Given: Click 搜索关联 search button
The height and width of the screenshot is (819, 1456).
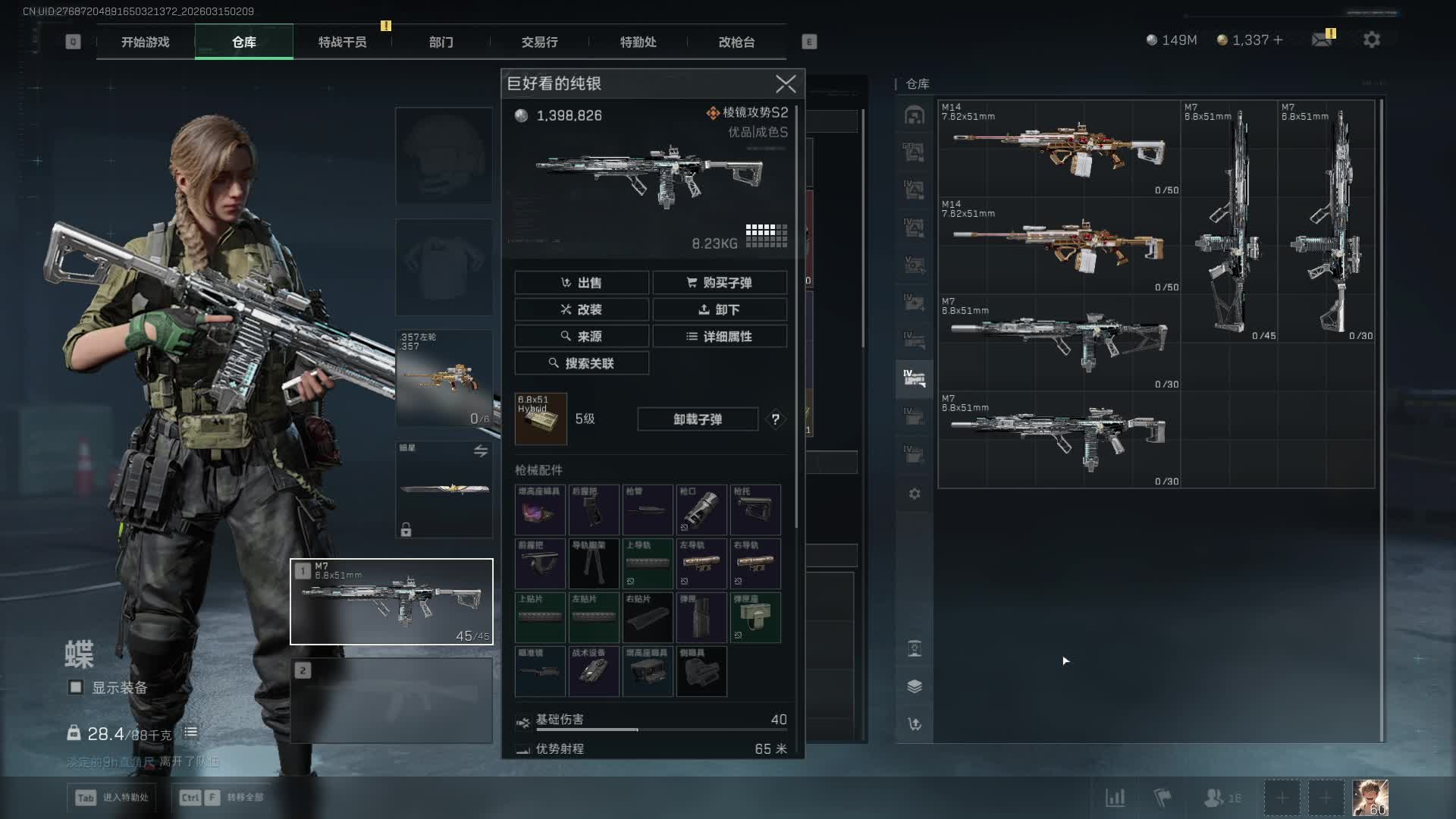Looking at the screenshot, I should click(582, 363).
